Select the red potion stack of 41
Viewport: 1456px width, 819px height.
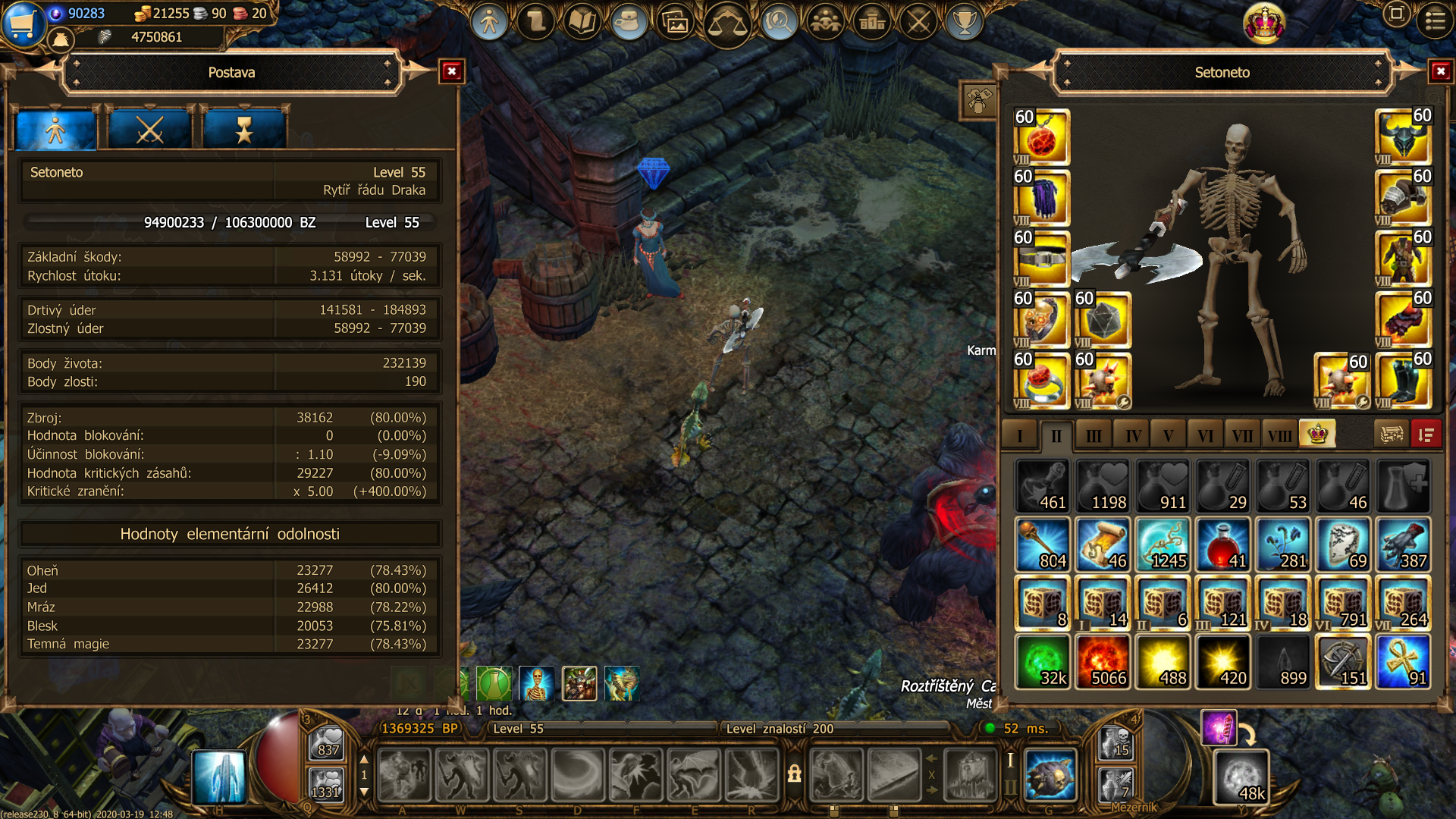1222,544
